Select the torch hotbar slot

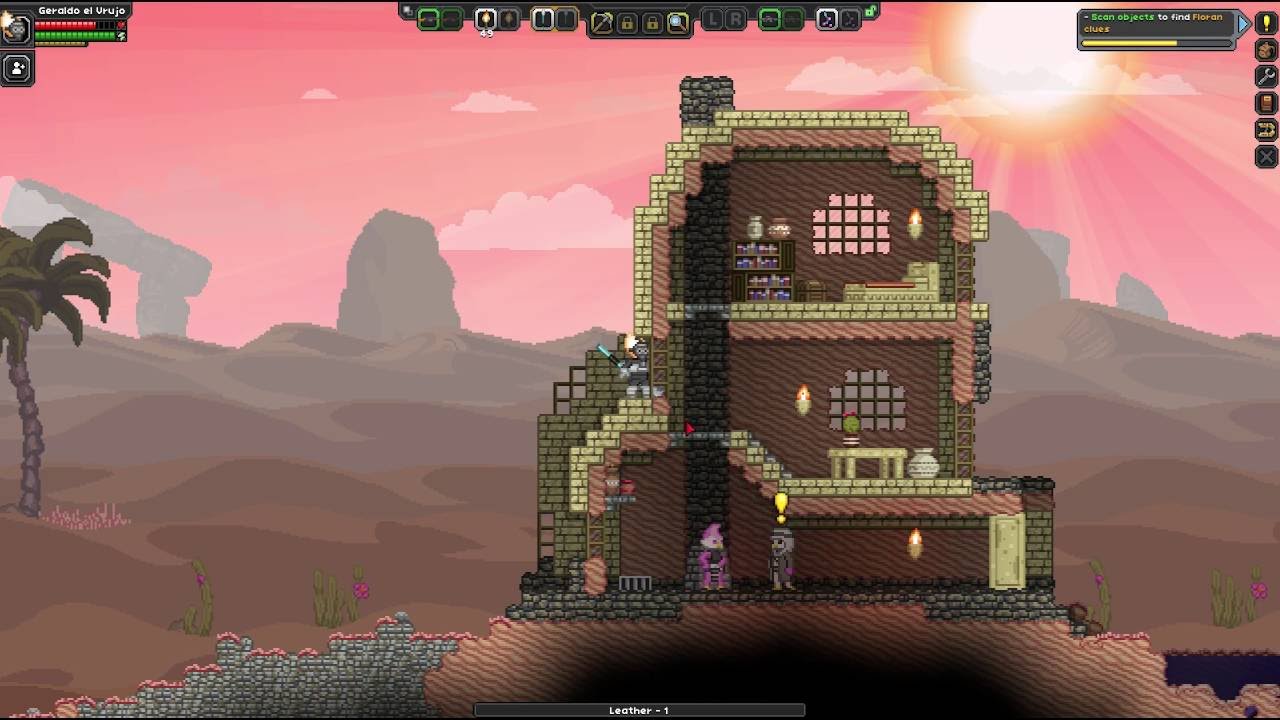click(486, 19)
